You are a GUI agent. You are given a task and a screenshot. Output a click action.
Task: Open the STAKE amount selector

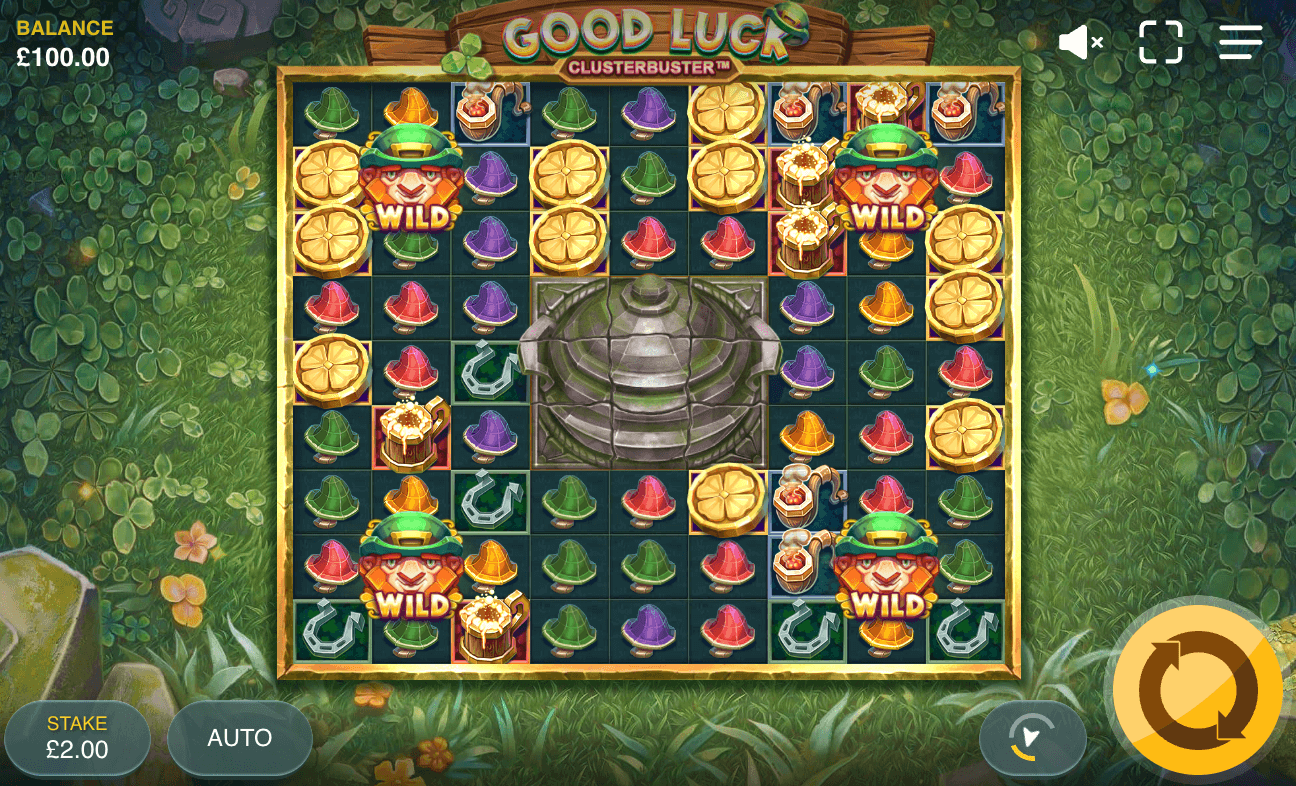pos(78,738)
